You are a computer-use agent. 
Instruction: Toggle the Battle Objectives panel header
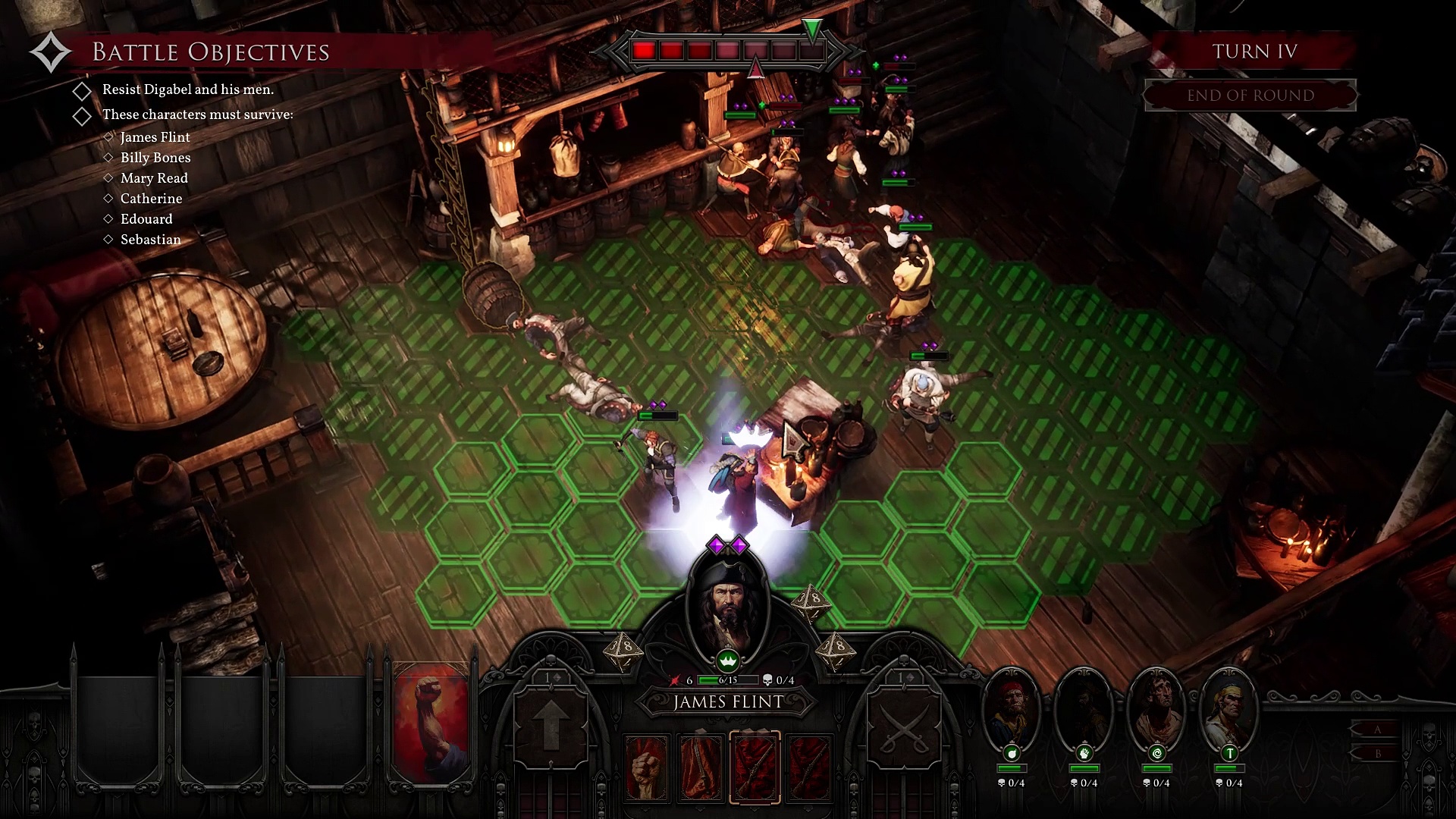click(210, 52)
